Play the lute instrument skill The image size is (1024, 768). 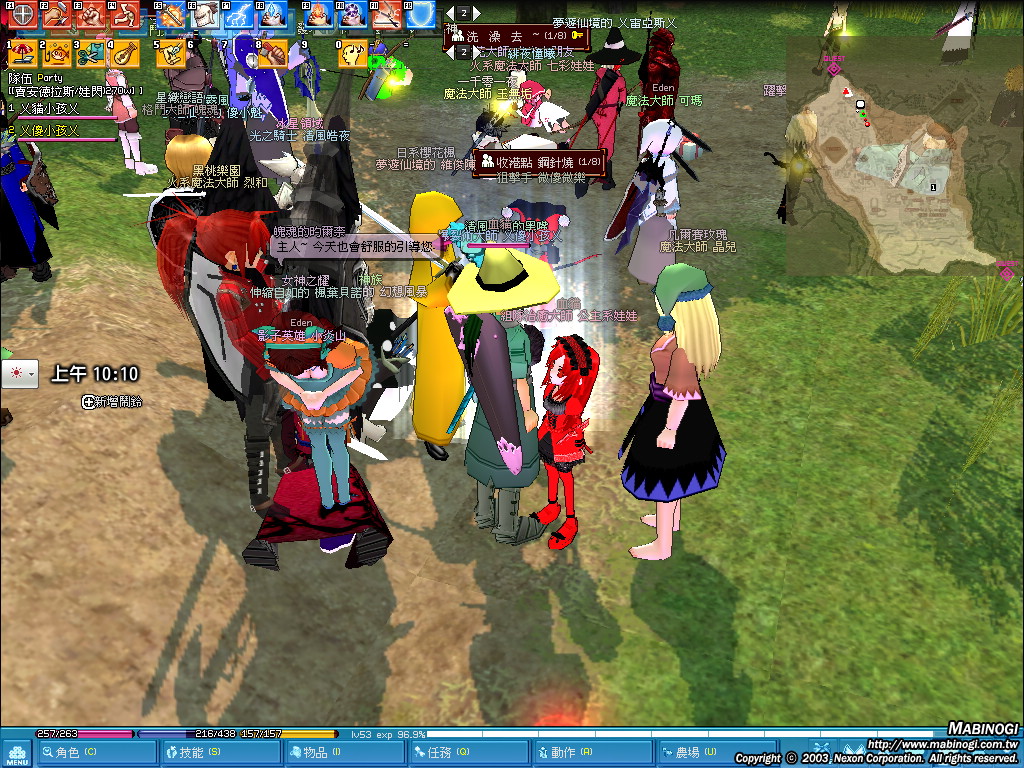(123, 53)
